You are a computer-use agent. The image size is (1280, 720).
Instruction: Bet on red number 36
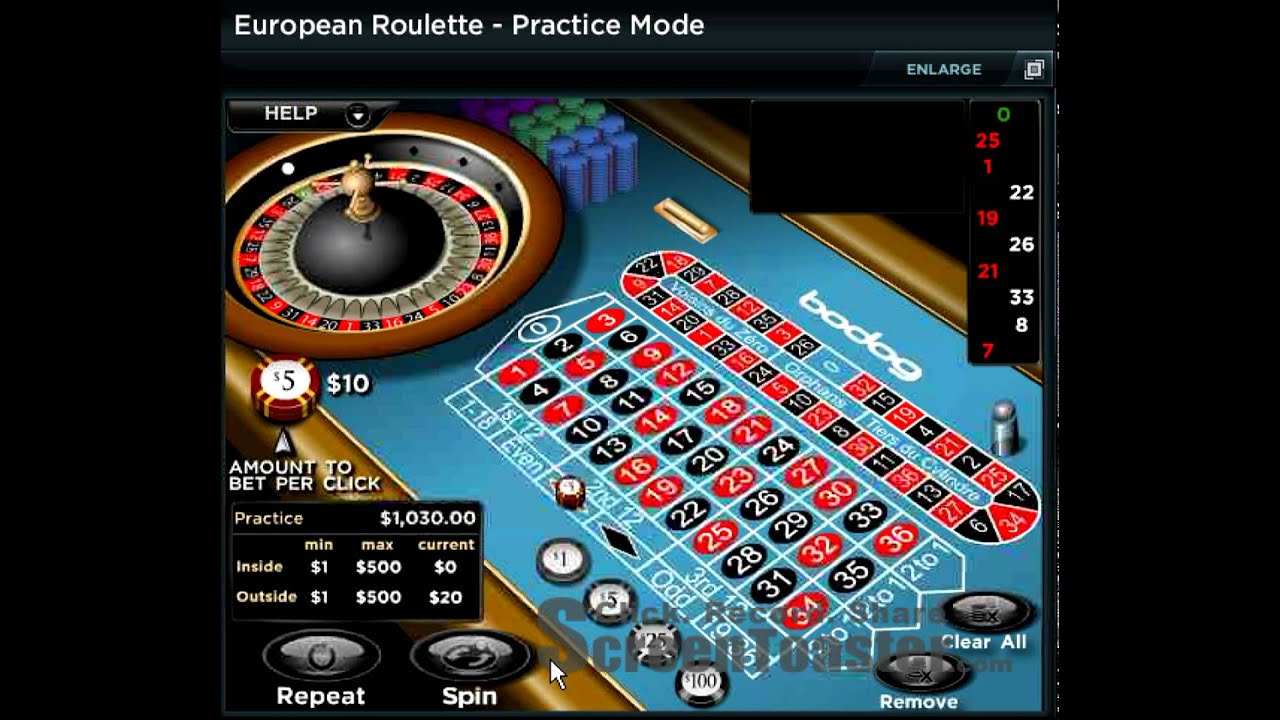coord(895,539)
